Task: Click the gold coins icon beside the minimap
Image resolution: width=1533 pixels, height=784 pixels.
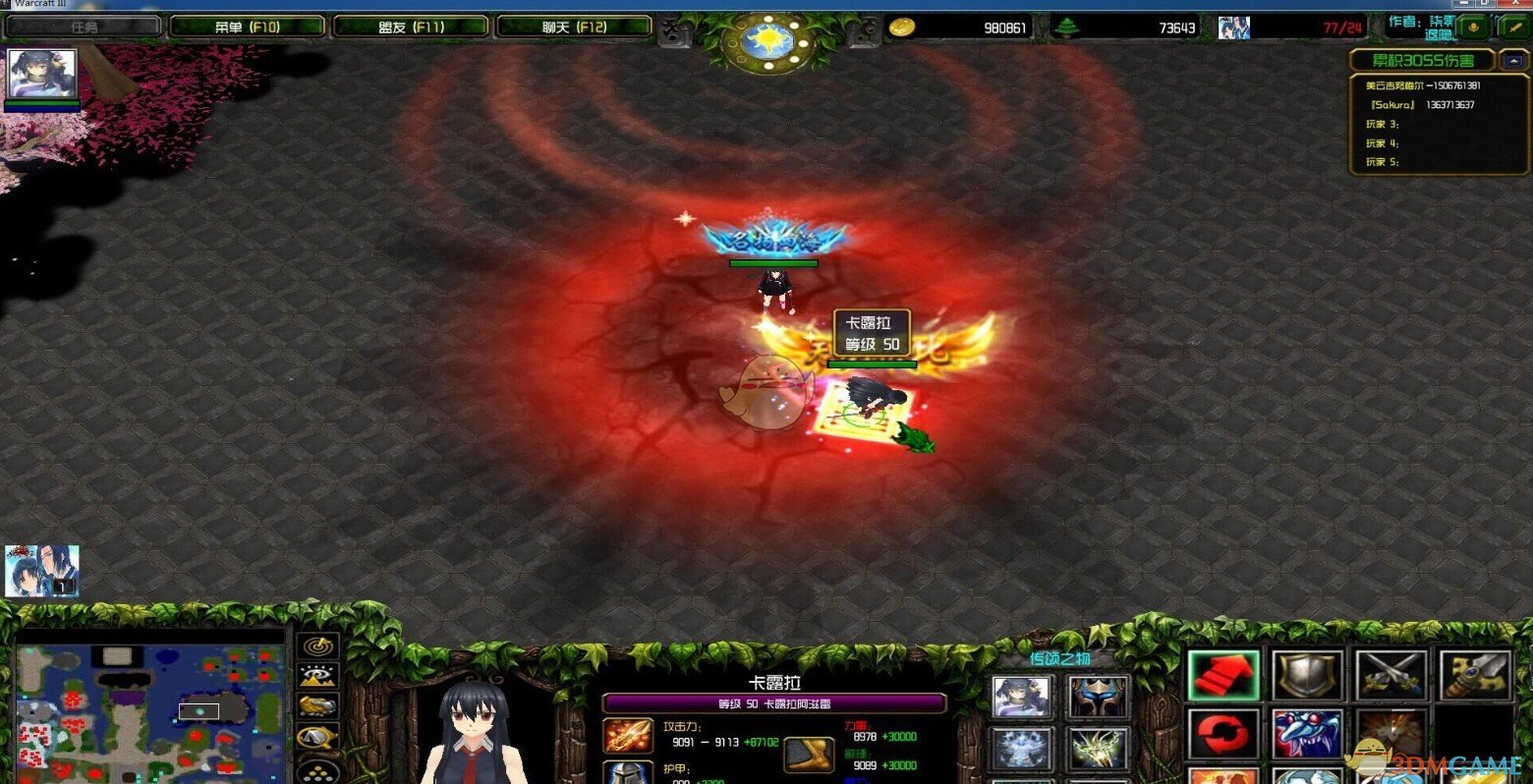Action: pos(318,773)
